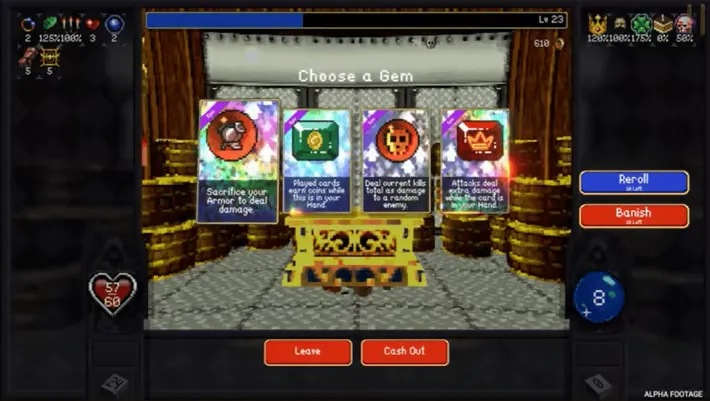
Task: Select the green coin gem card
Action: [316, 160]
